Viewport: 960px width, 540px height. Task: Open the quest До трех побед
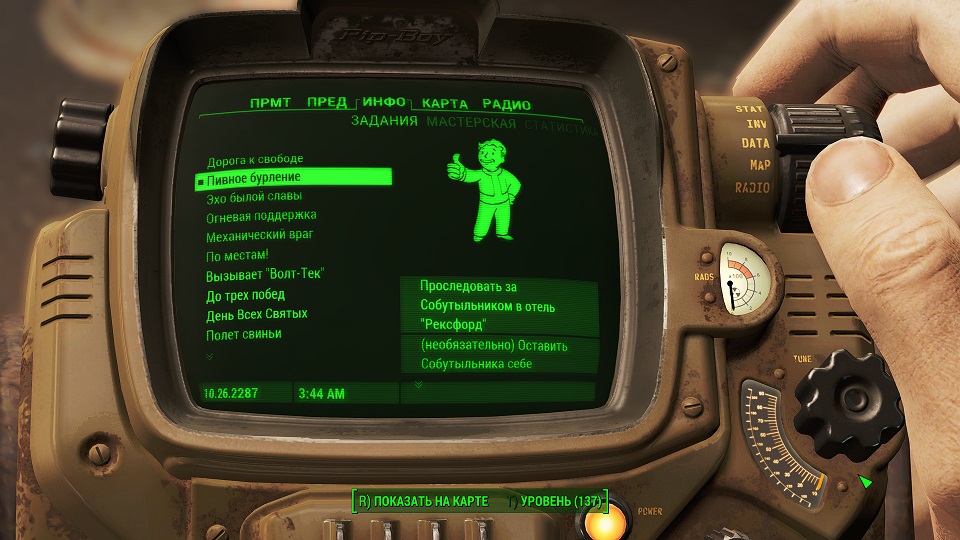coord(245,295)
